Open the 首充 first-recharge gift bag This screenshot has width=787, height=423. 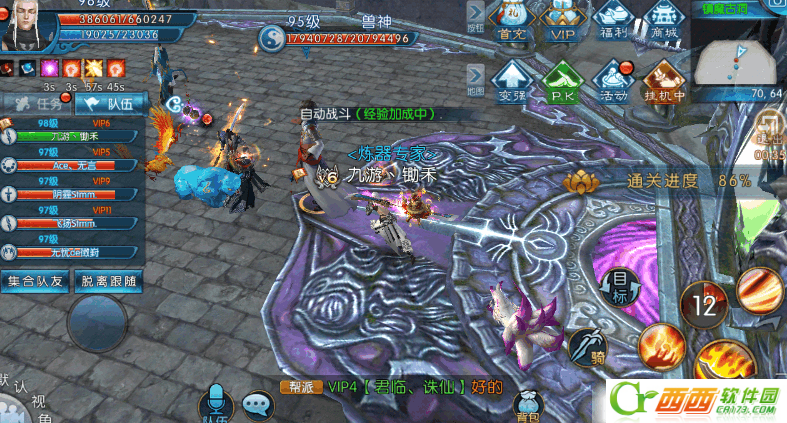(x=513, y=22)
